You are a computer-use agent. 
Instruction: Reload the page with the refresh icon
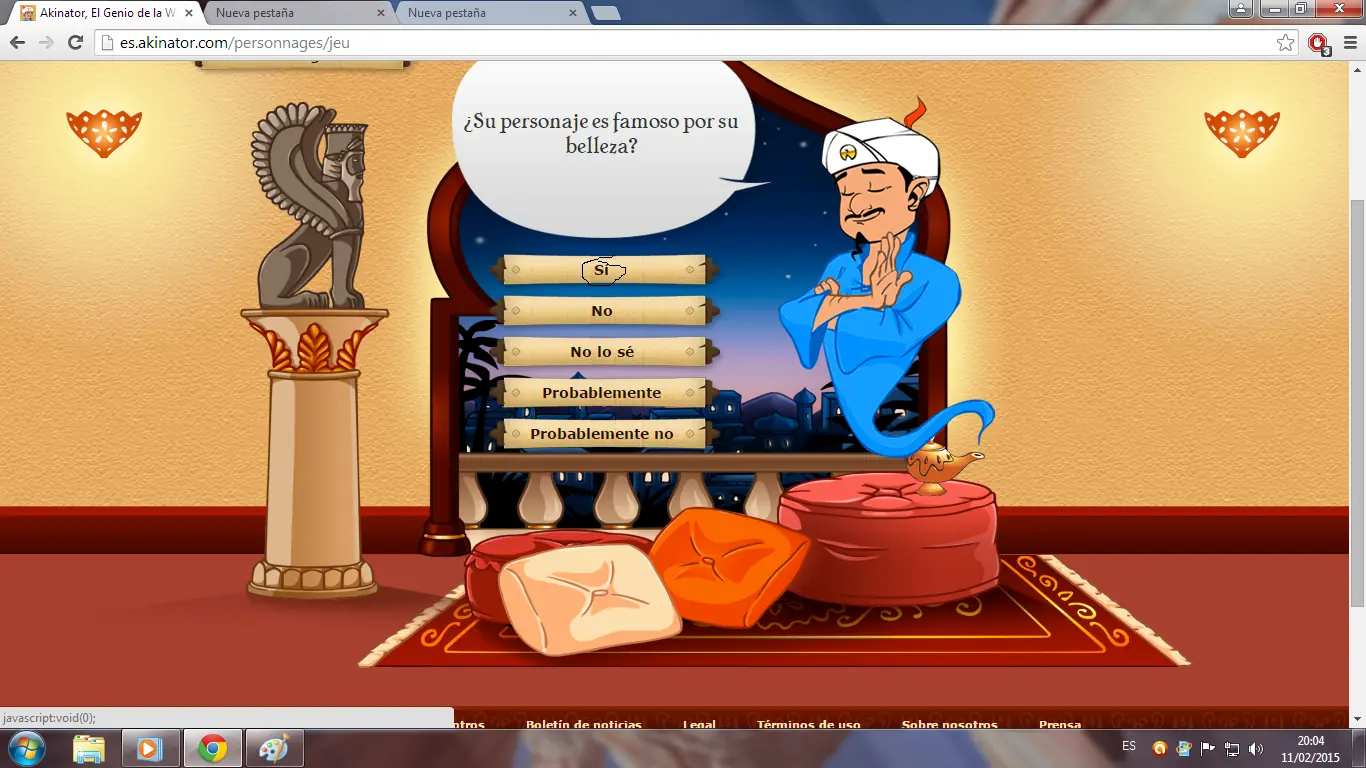click(x=74, y=42)
